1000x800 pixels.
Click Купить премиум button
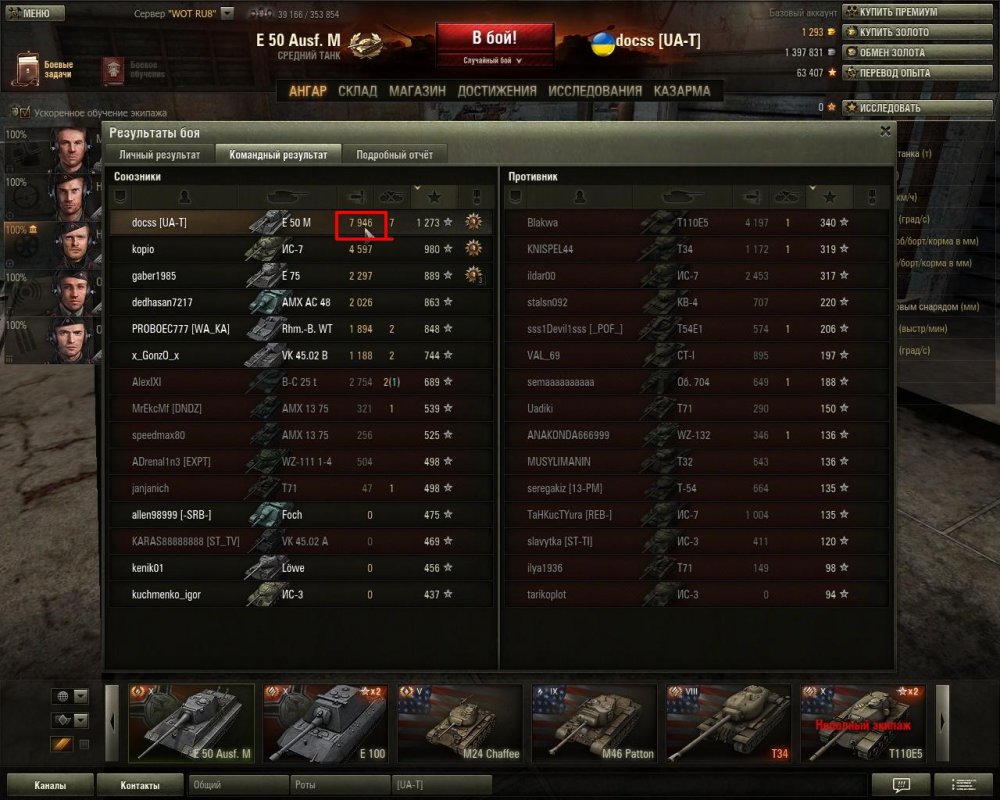tap(898, 12)
